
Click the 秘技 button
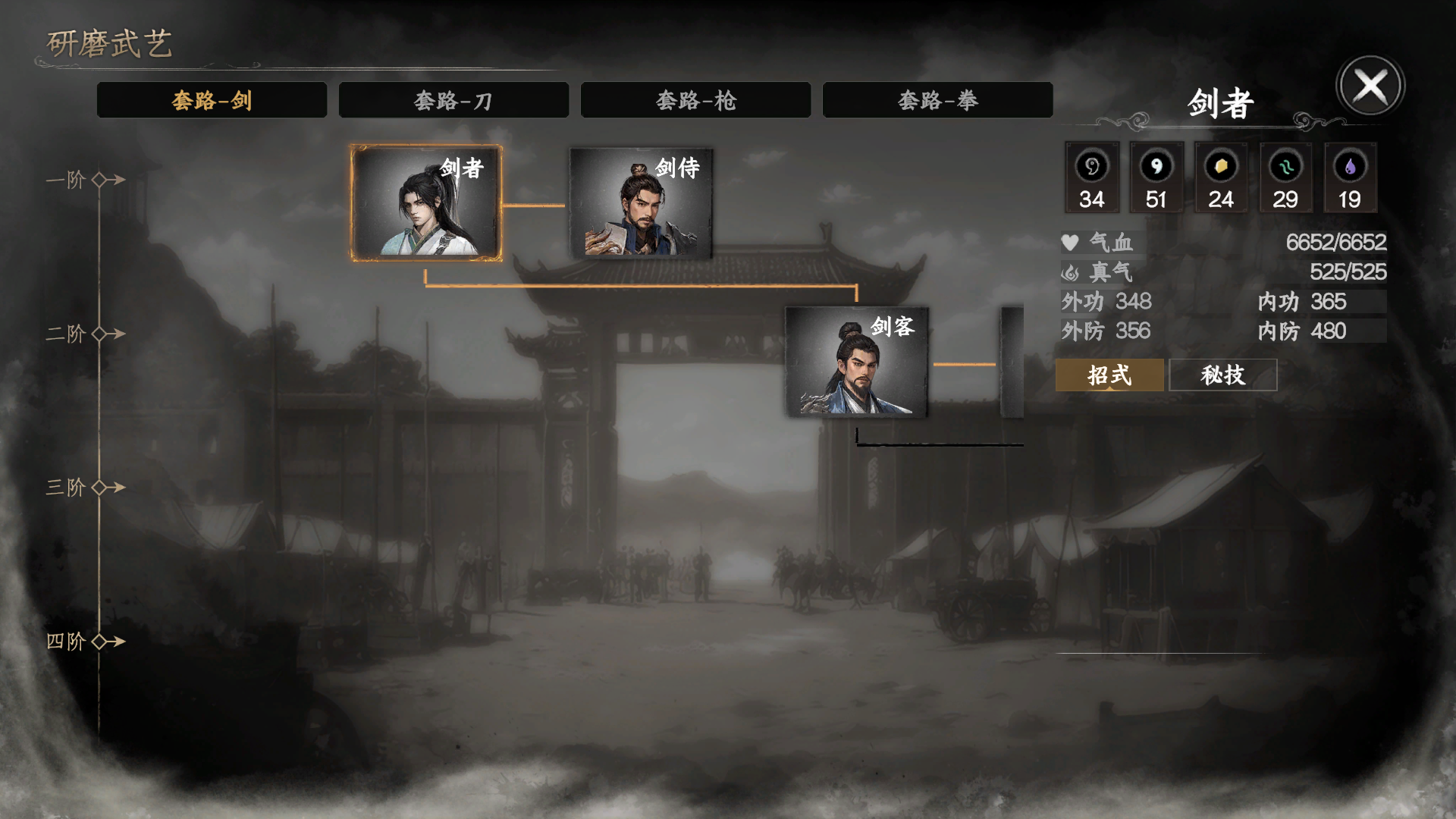pos(1223,375)
